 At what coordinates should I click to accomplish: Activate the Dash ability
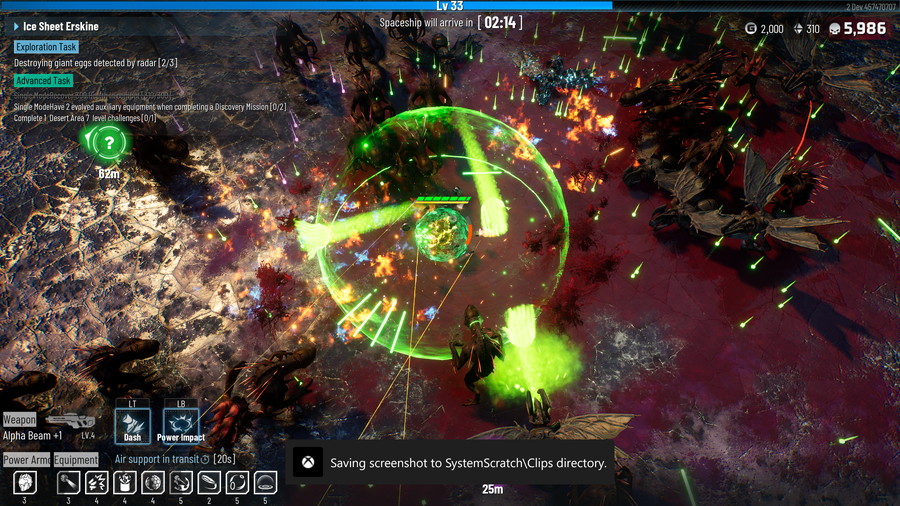click(x=132, y=424)
